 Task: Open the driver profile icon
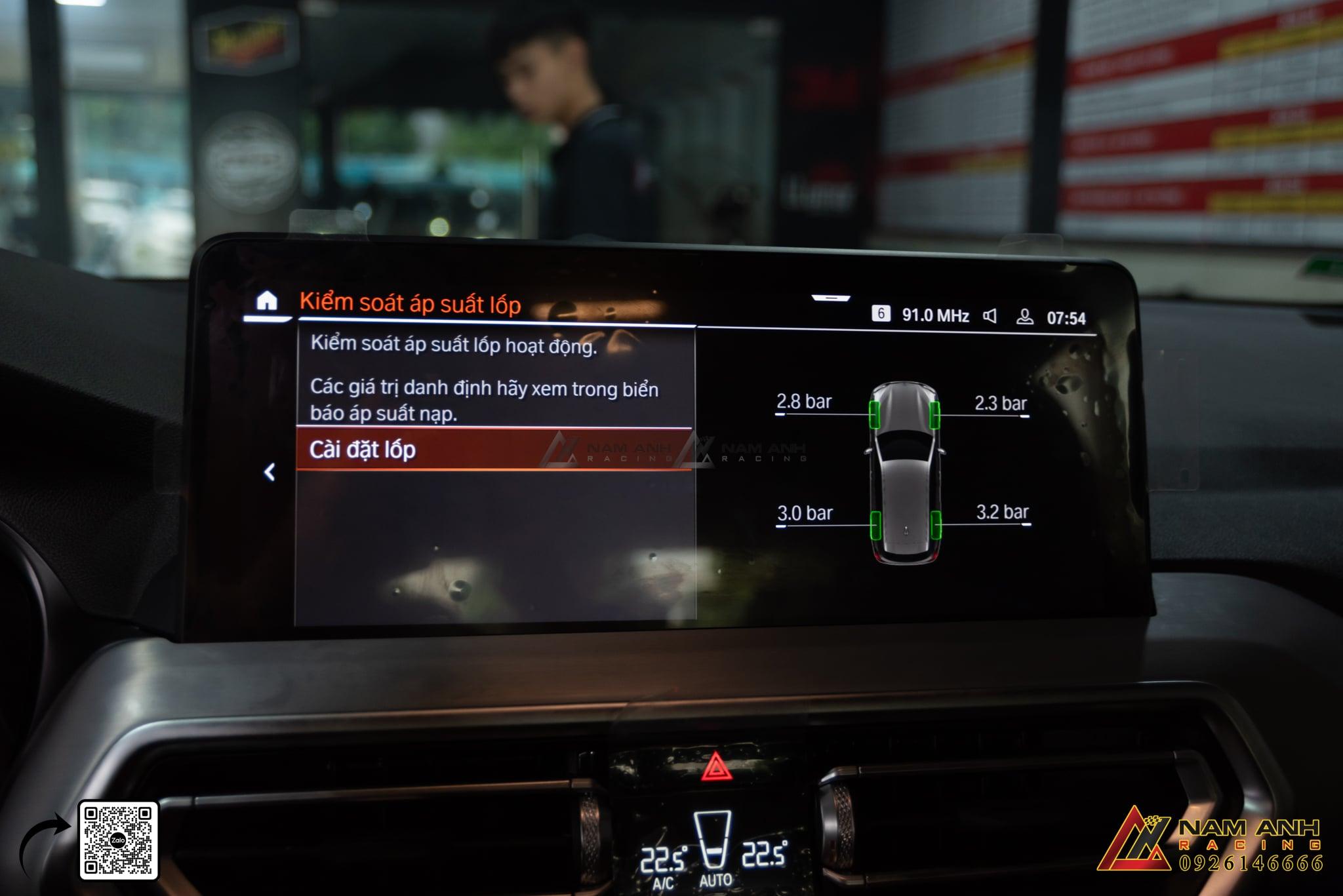point(1024,317)
